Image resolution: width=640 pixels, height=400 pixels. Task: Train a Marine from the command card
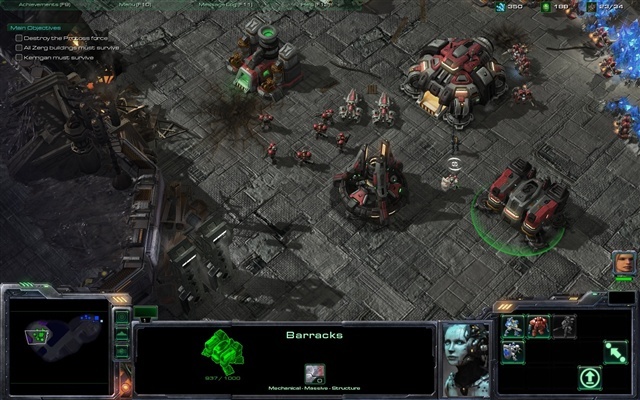pyautogui.click(x=513, y=325)
